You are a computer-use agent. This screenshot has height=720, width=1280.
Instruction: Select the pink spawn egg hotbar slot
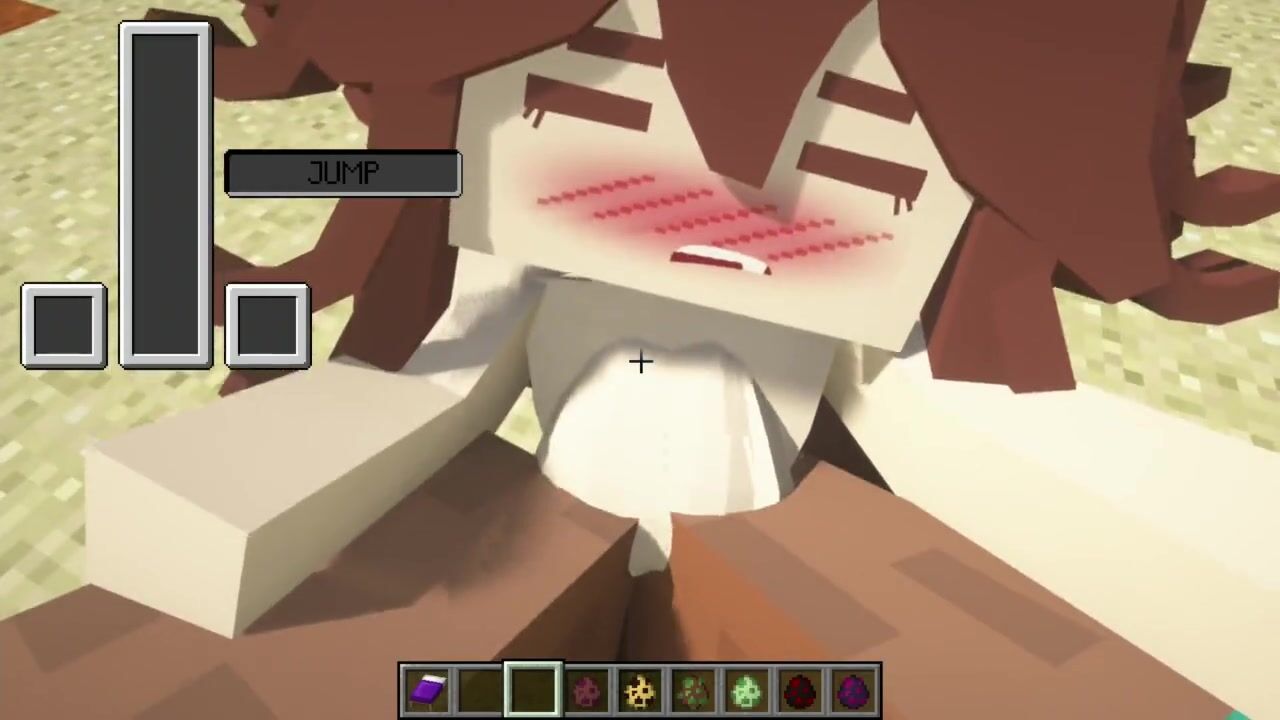pos(587,690)
